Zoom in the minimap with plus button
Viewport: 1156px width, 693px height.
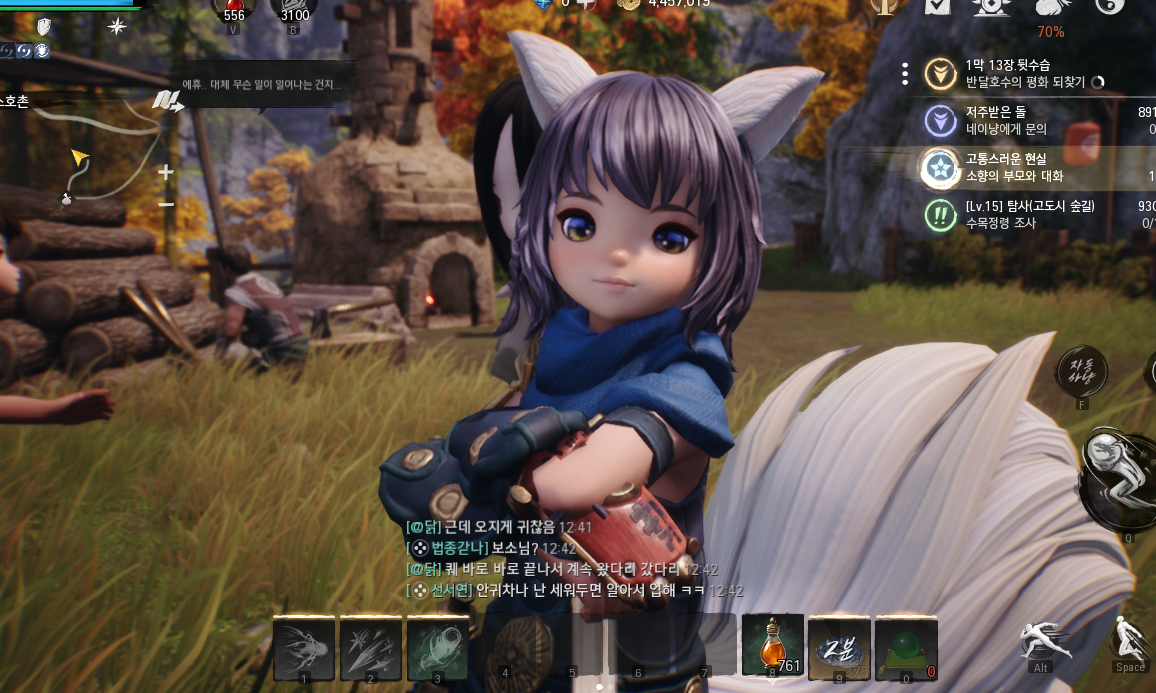pos(166,172)
